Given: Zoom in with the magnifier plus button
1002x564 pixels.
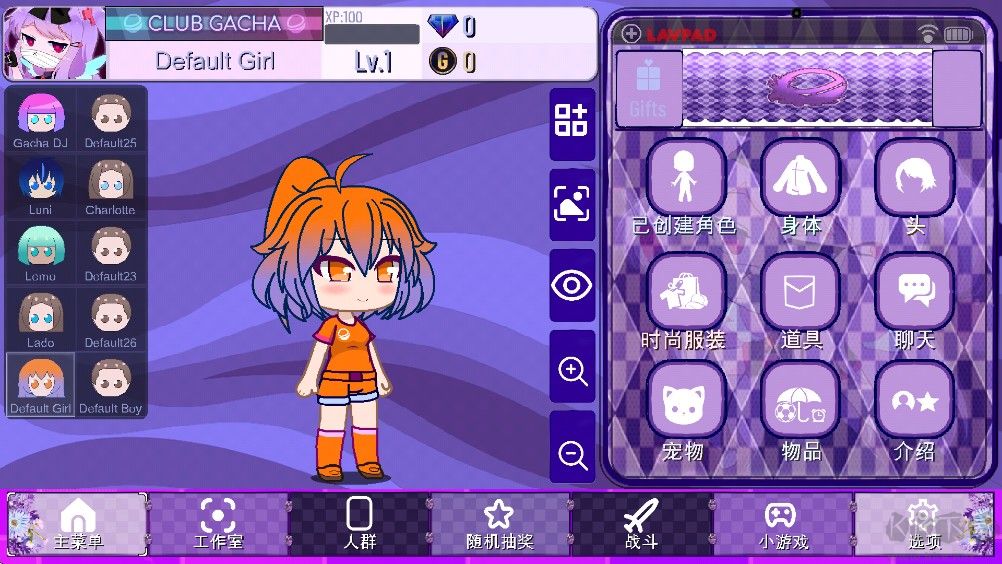Looking at the screenshot, I should [x=572, y=372].
